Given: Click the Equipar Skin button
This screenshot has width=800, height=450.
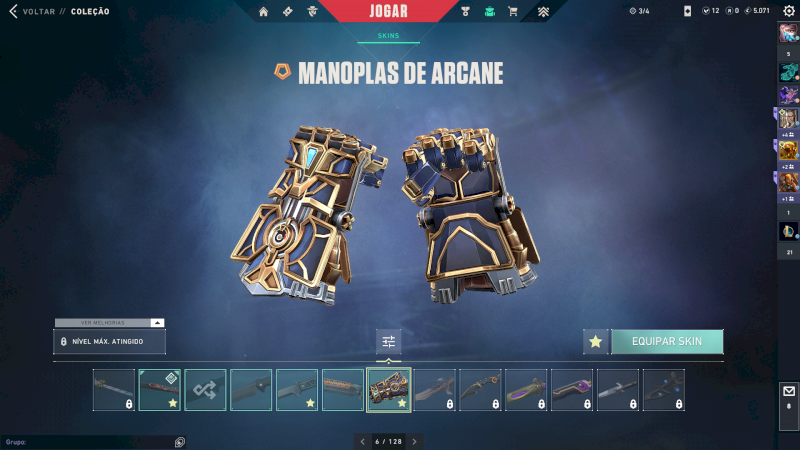Looking at the screenshot, I should point(667,342).
